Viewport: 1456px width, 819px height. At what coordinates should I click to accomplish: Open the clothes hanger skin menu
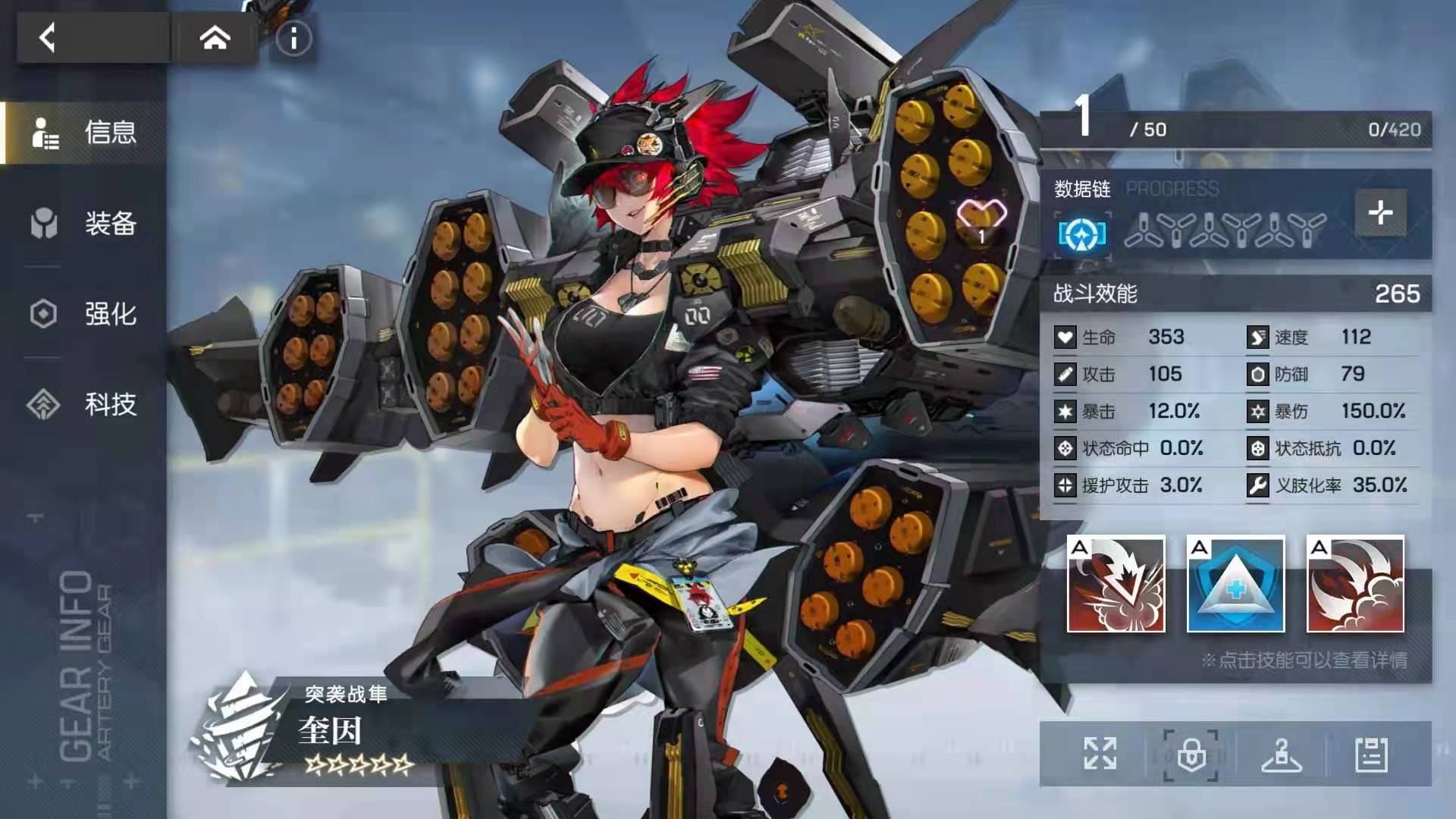(1282, 755)
